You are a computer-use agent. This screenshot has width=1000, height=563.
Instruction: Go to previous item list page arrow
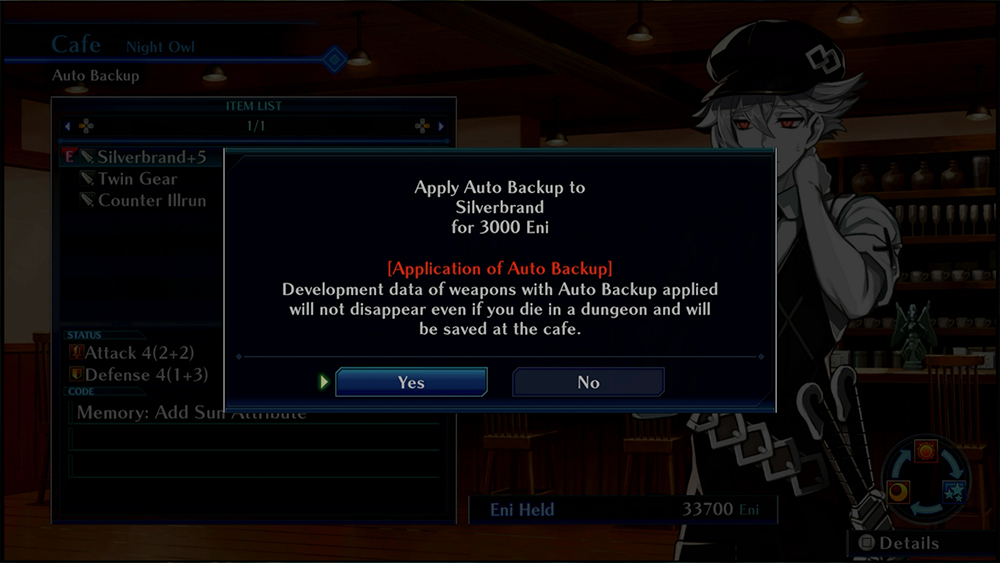[68, 127]
